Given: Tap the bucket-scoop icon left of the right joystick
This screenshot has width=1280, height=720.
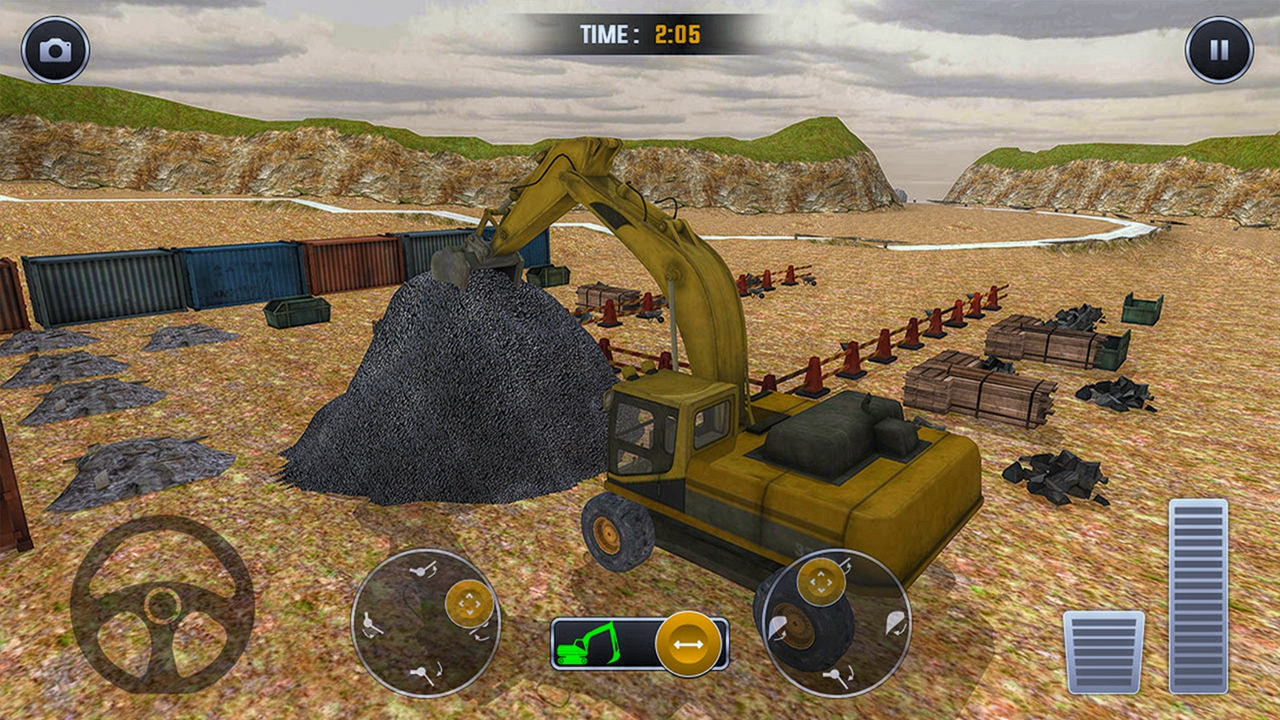Looking at the screenshot, I should point(779,626).
